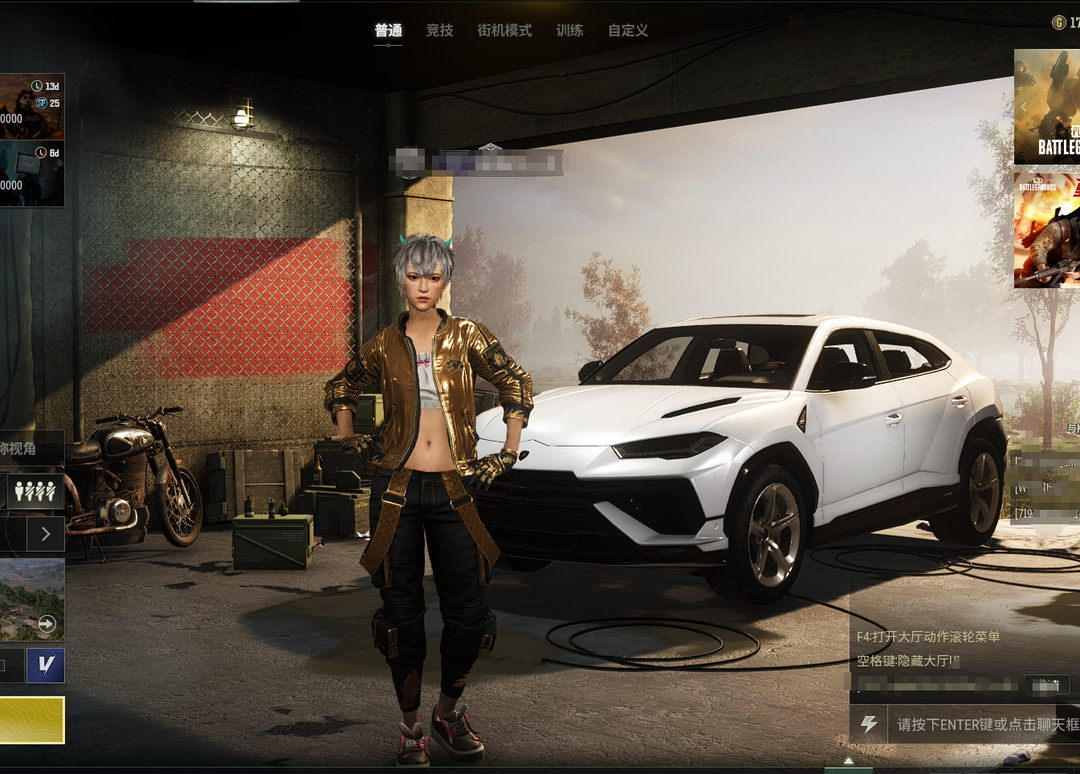Click the G-Coin currency icon
The height and width of the screenshot is (774, 1080).
[1059, 22]
